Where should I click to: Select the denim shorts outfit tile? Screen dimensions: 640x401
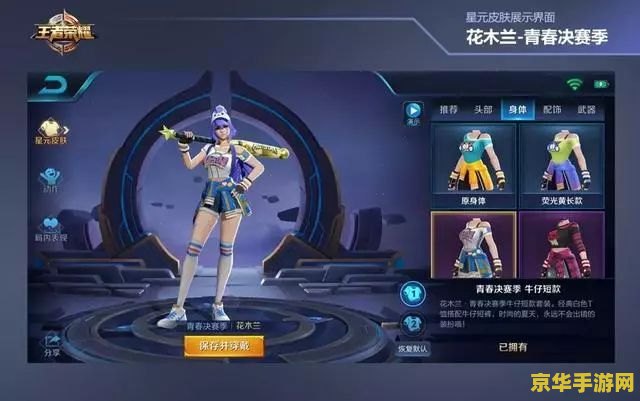[x=473, y=245]
